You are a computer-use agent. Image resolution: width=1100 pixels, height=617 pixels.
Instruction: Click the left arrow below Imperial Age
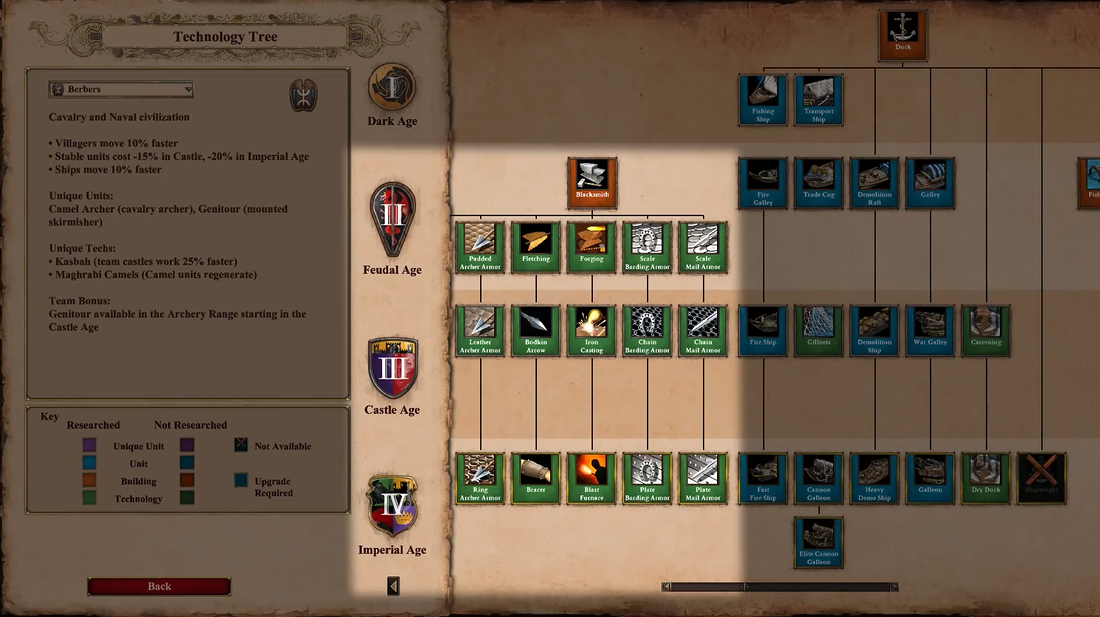coord(393,586)
